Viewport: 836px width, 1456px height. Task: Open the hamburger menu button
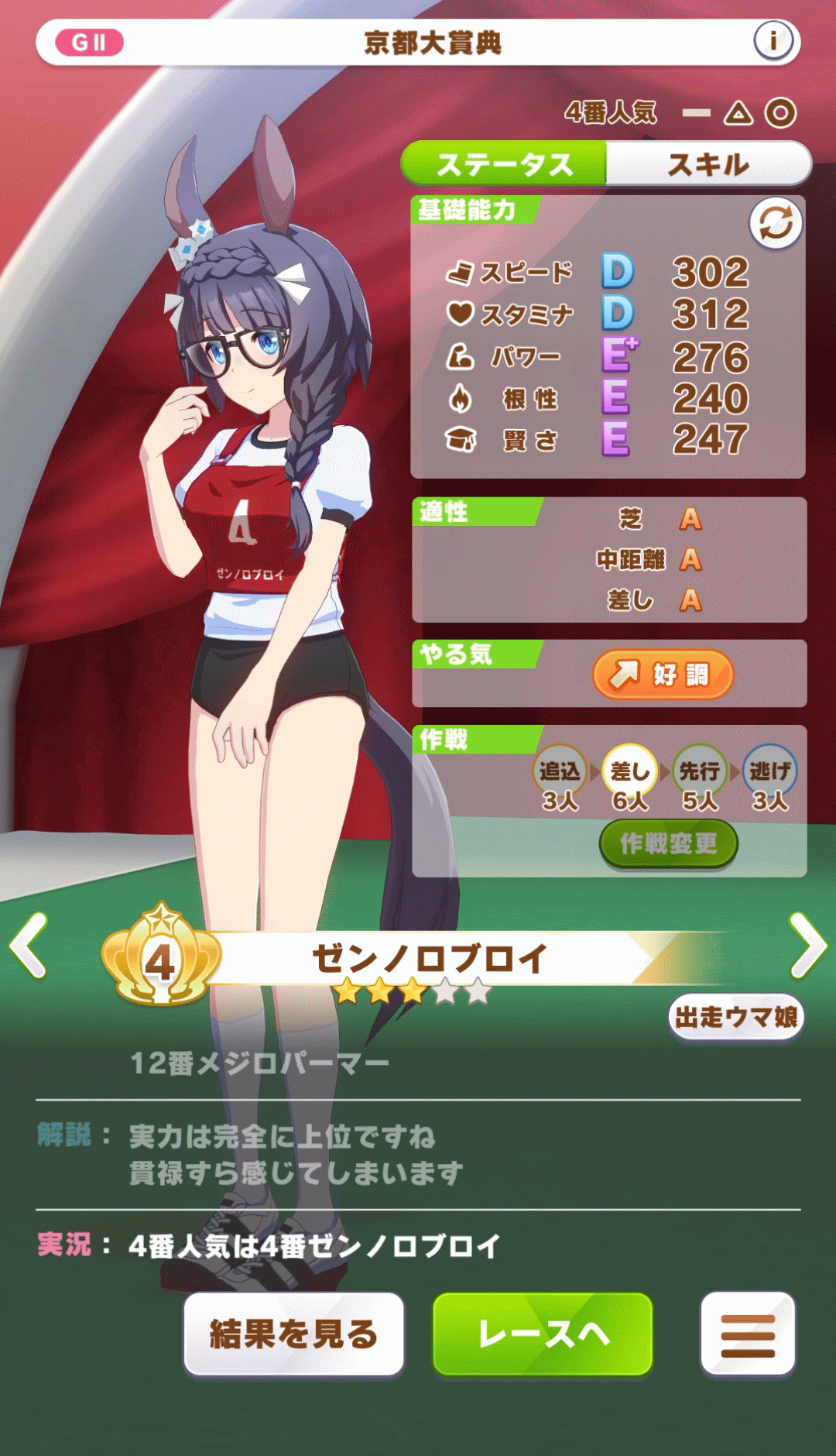tap(747, 1334)
